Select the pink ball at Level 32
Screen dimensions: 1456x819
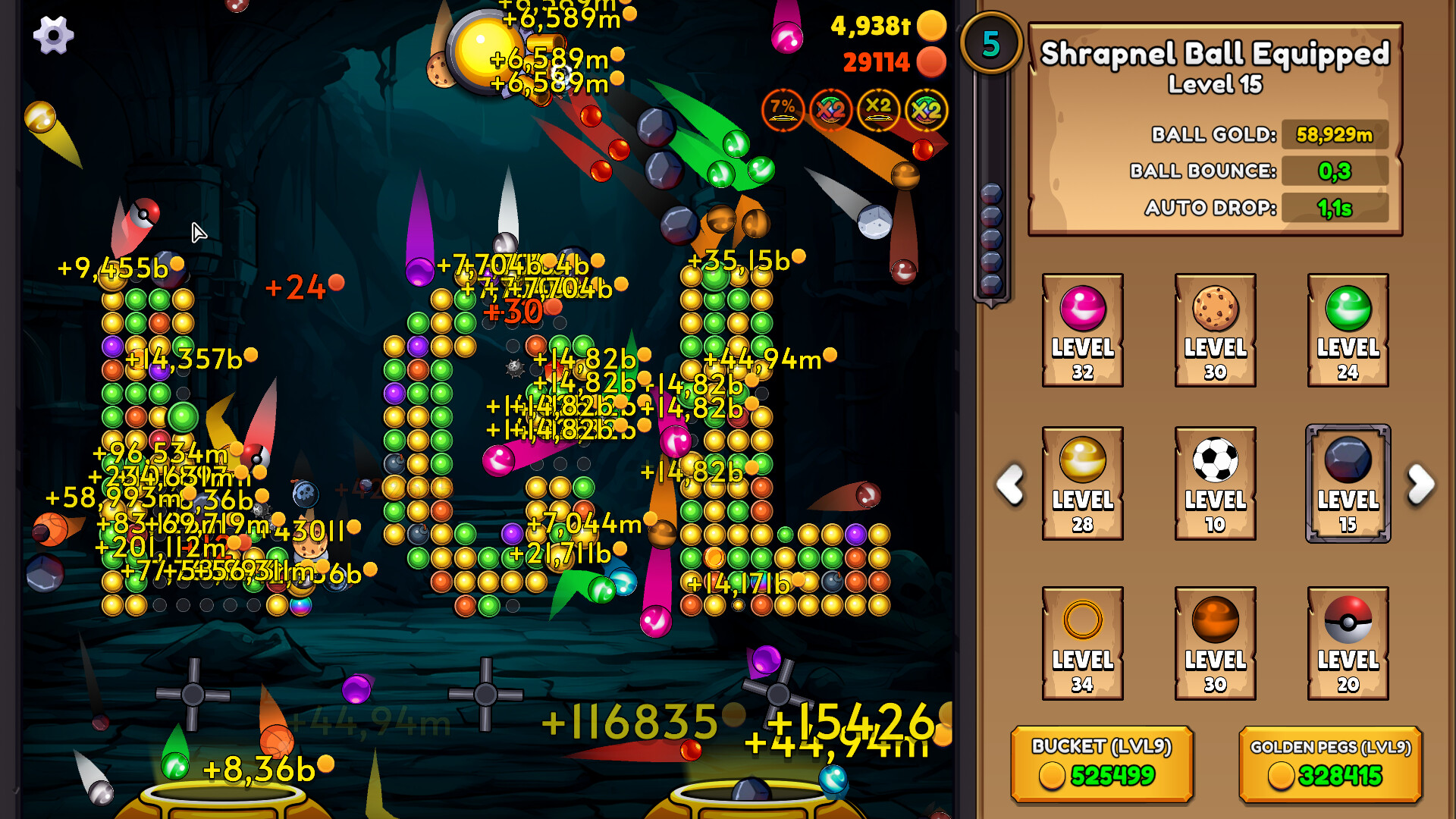(1083, 331)
